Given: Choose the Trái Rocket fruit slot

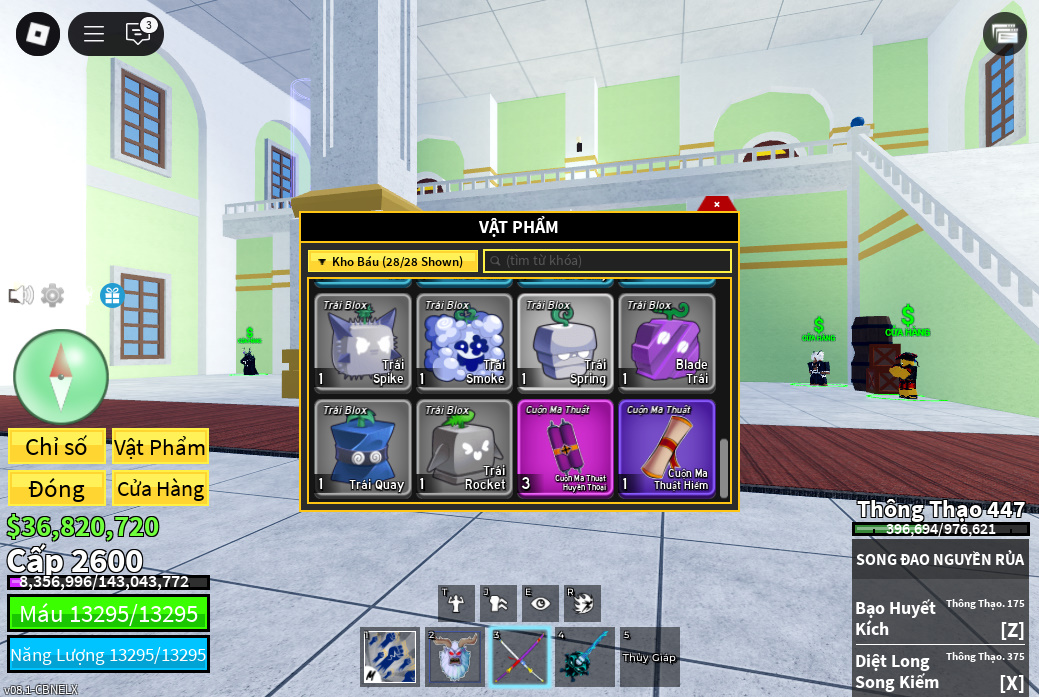Looking at the screenshot, I should click(x=464, y=448).
